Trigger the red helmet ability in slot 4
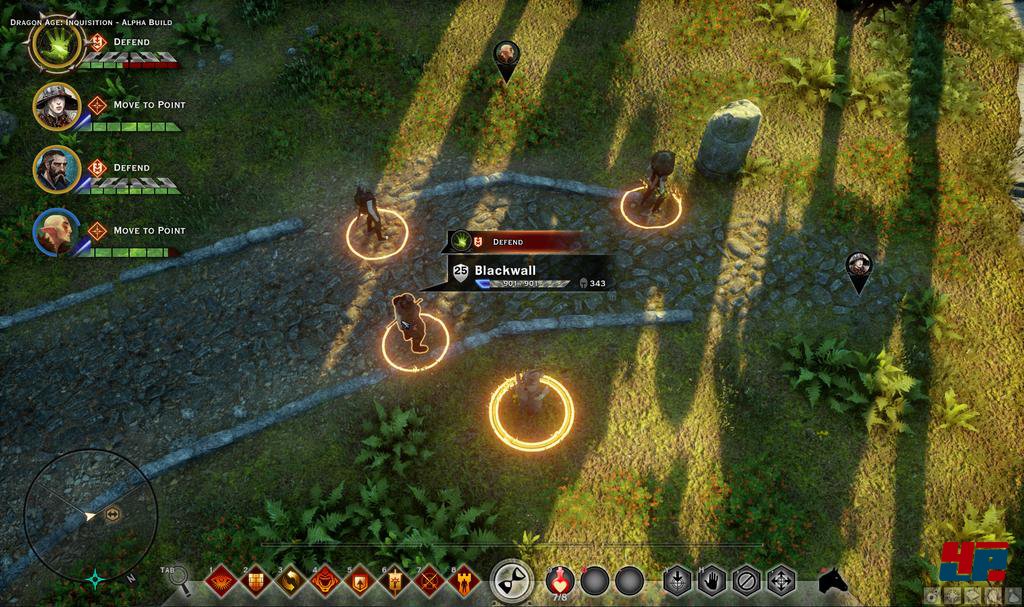This screenshot has height=607, width=1024. pos(326,581)
